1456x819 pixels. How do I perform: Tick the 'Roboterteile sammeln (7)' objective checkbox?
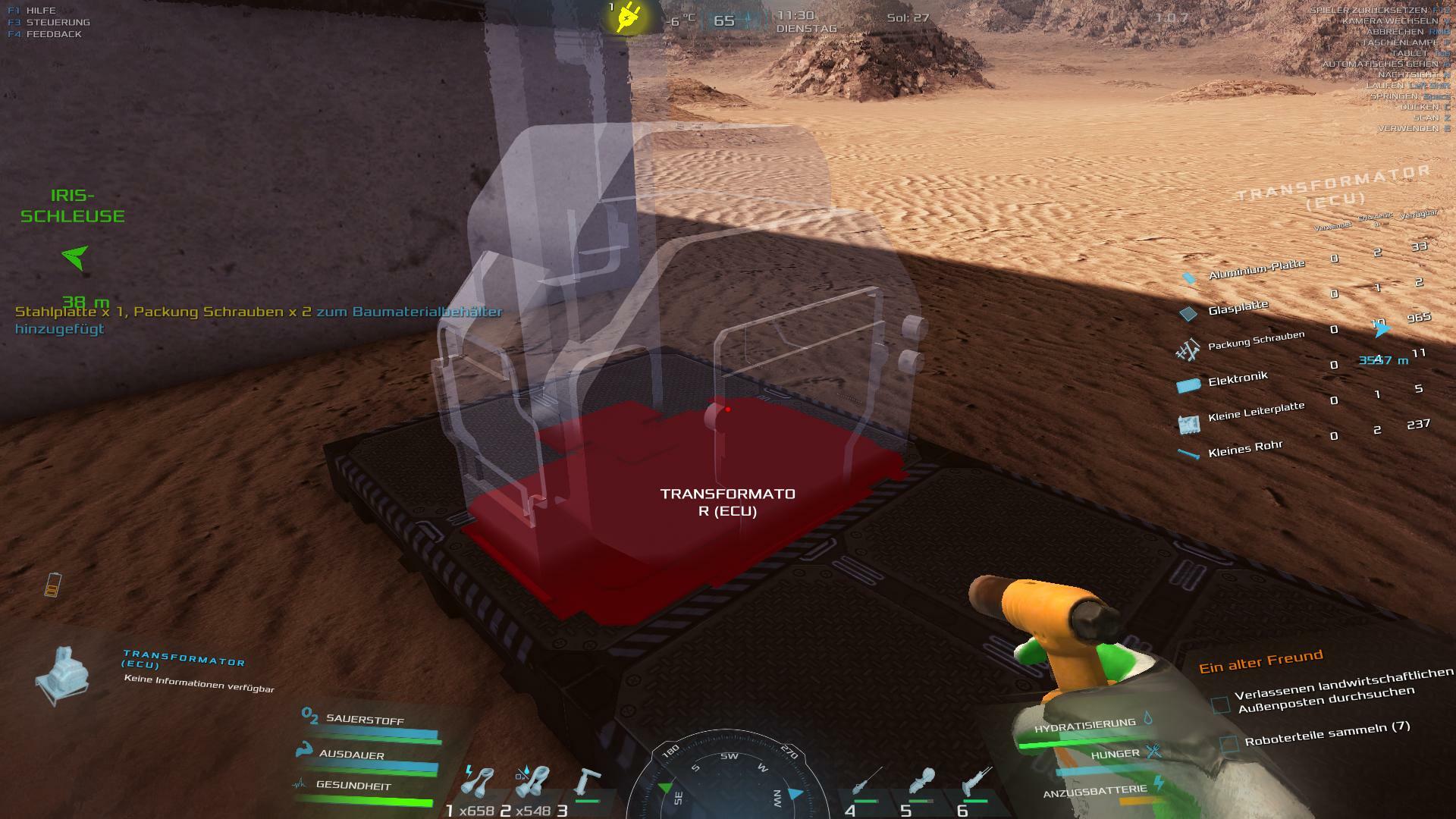[x=1229, y=742]
